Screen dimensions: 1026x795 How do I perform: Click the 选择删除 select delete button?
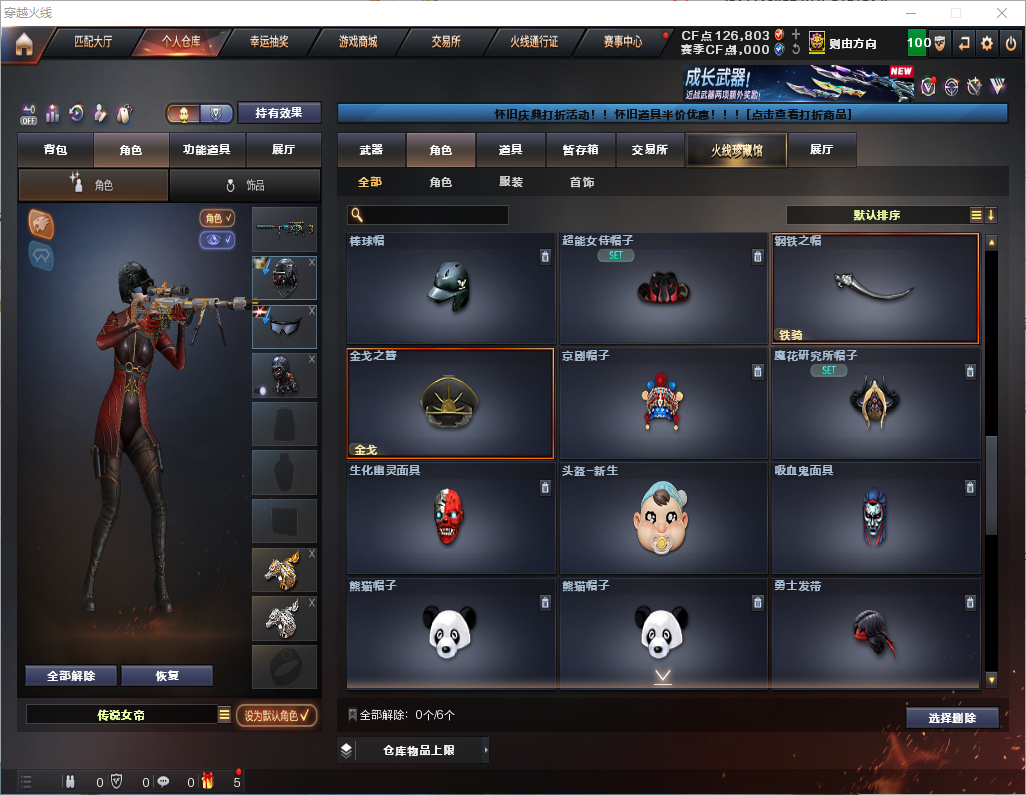[x=952, y=718]
